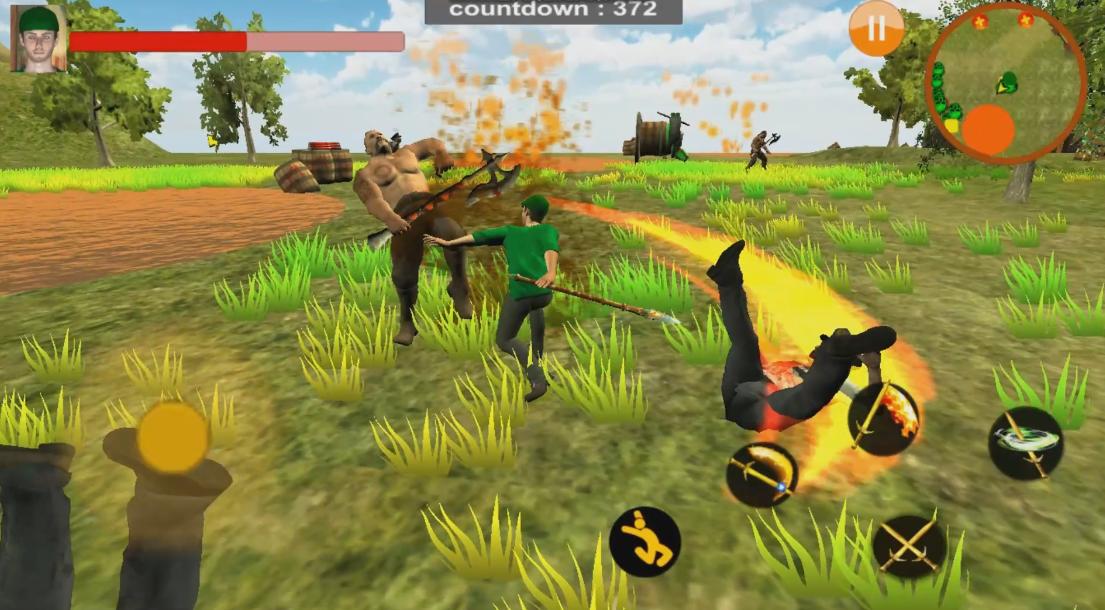Attack with the crossed swords button
The height and width of the screenshot is (610, 1105).
click(908, 547)
